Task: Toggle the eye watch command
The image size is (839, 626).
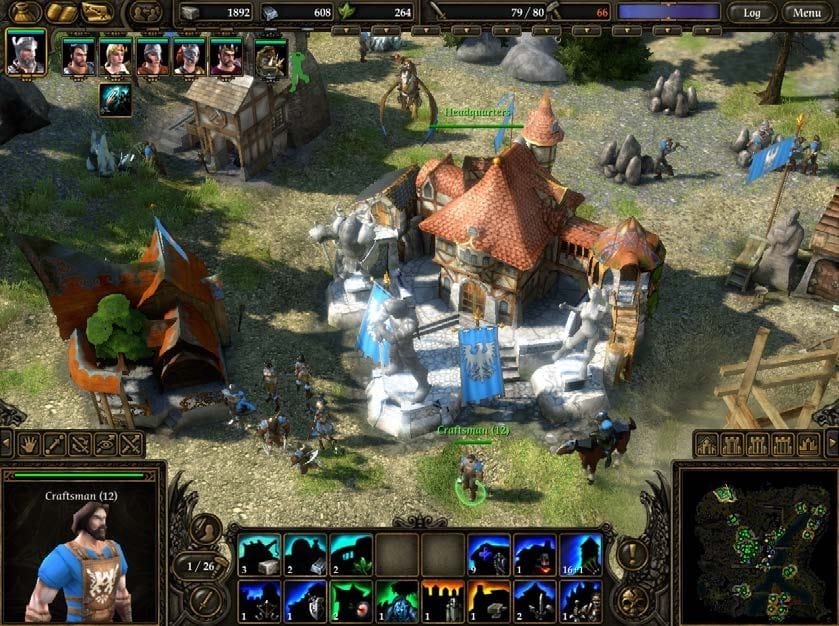Action: (105, 444)
